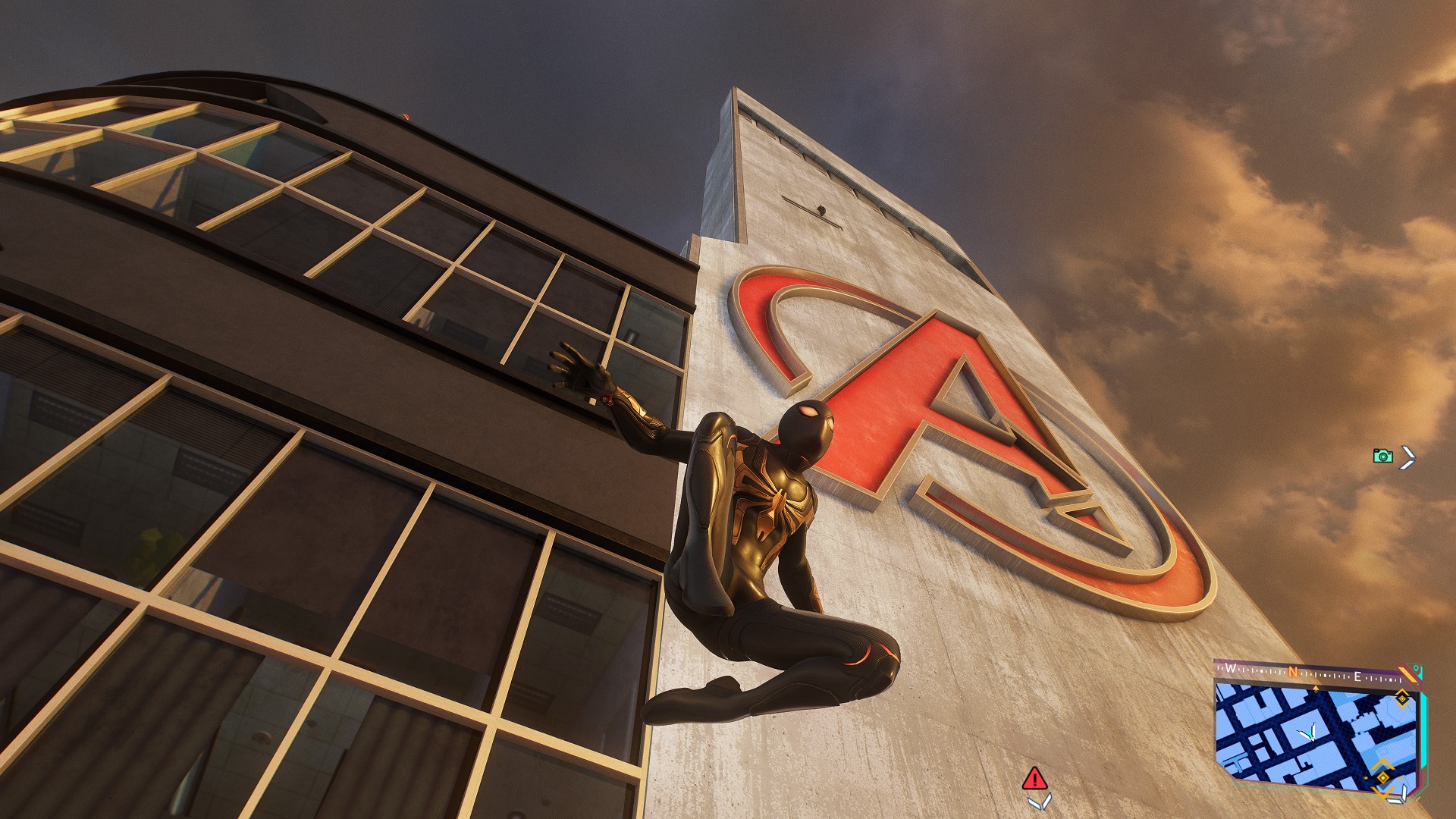
Task: Click the N marker on the compass bar
Action: click(x=1292, y=673)
